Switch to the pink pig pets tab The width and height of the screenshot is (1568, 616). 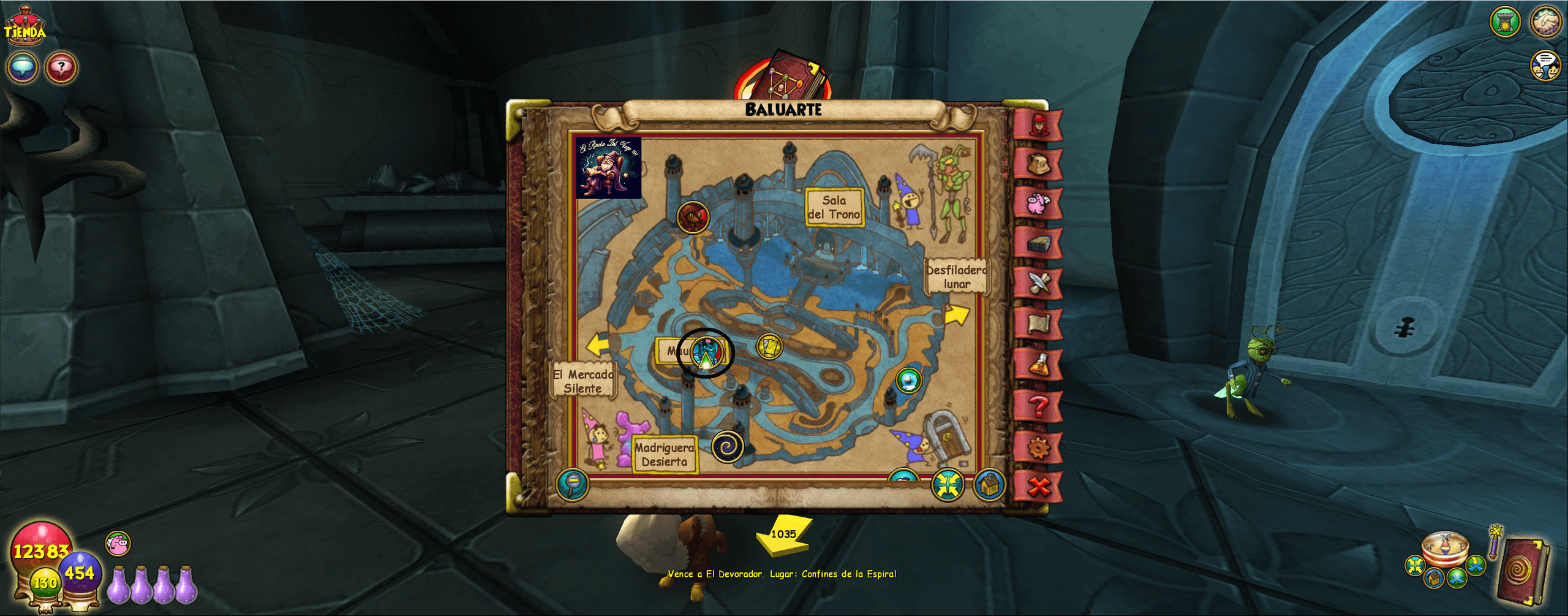[x=1039, y=202]
